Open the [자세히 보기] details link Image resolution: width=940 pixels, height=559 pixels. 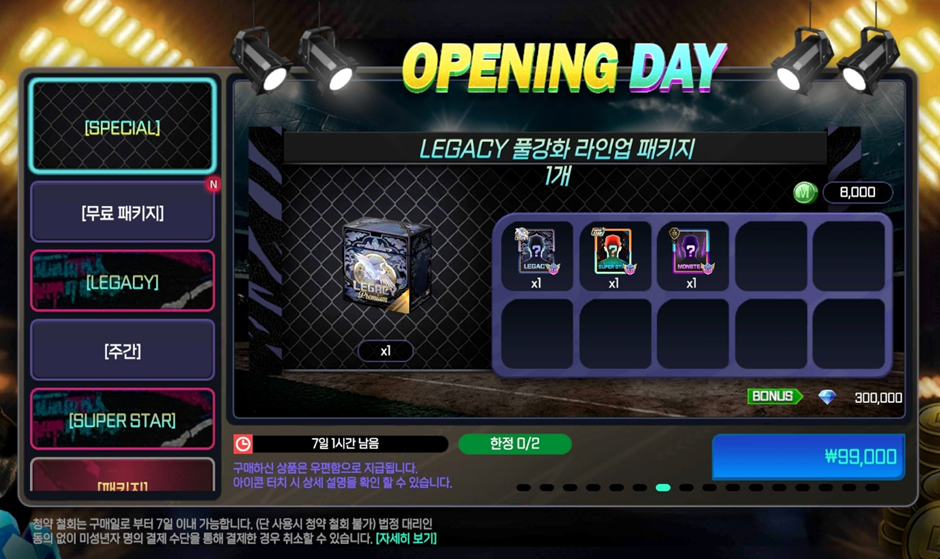(x=406, y=538)
